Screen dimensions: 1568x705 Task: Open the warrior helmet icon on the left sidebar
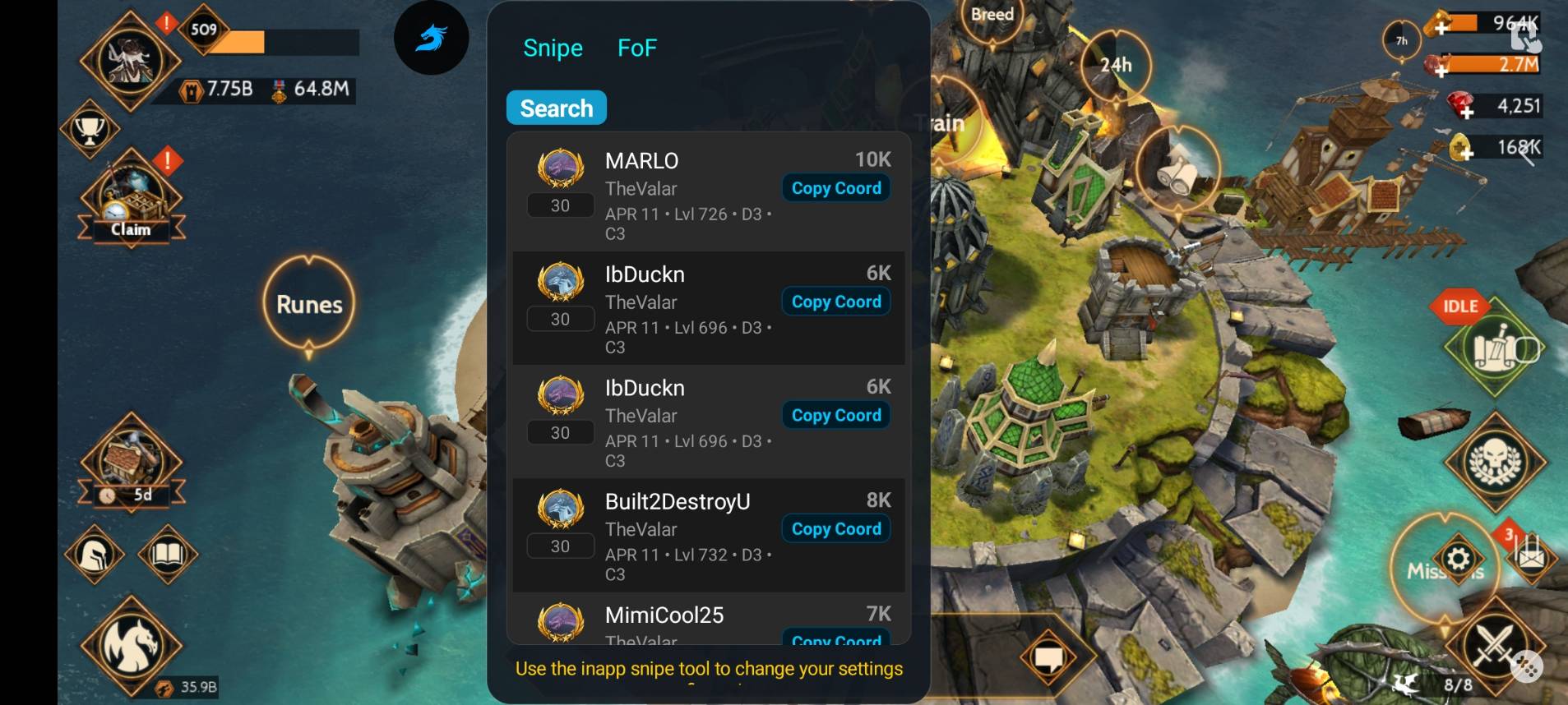pos(93,553)
